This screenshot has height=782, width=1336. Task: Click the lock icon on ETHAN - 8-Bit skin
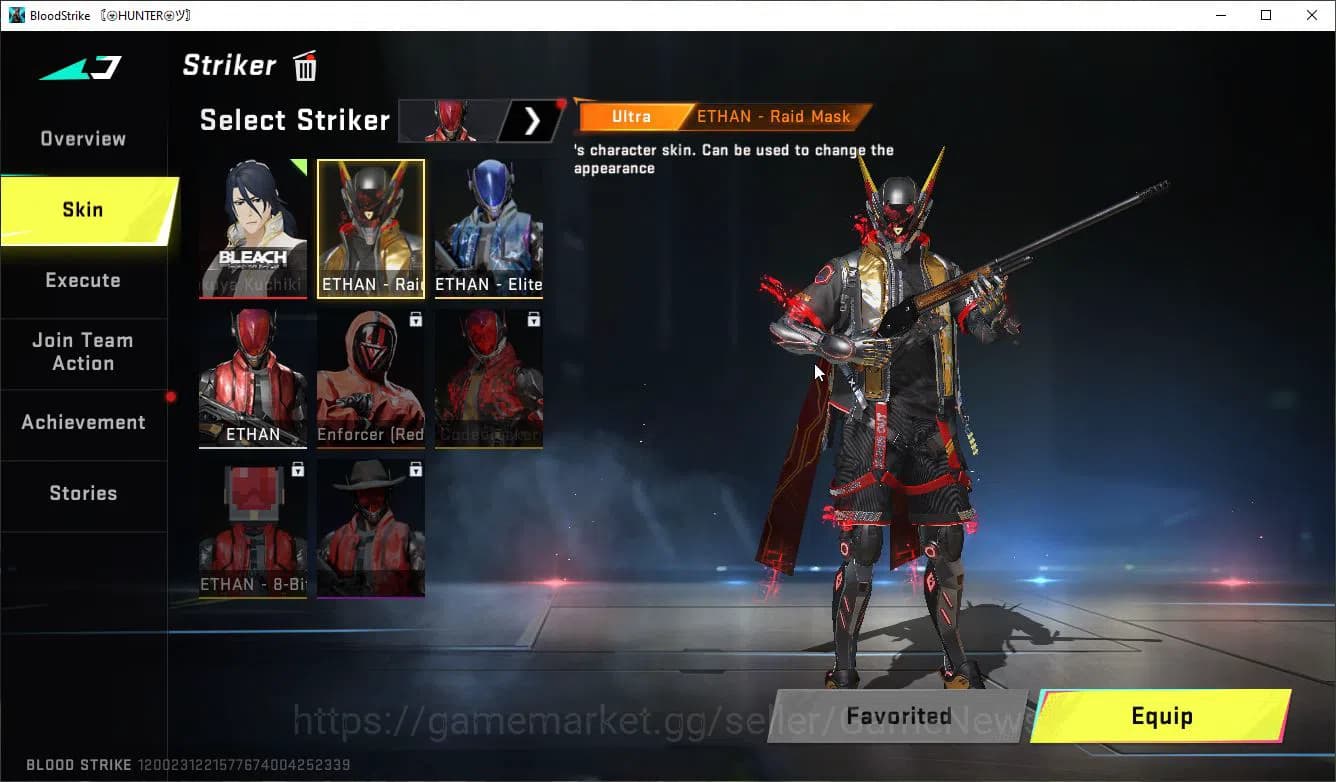(x=299, y=469)
